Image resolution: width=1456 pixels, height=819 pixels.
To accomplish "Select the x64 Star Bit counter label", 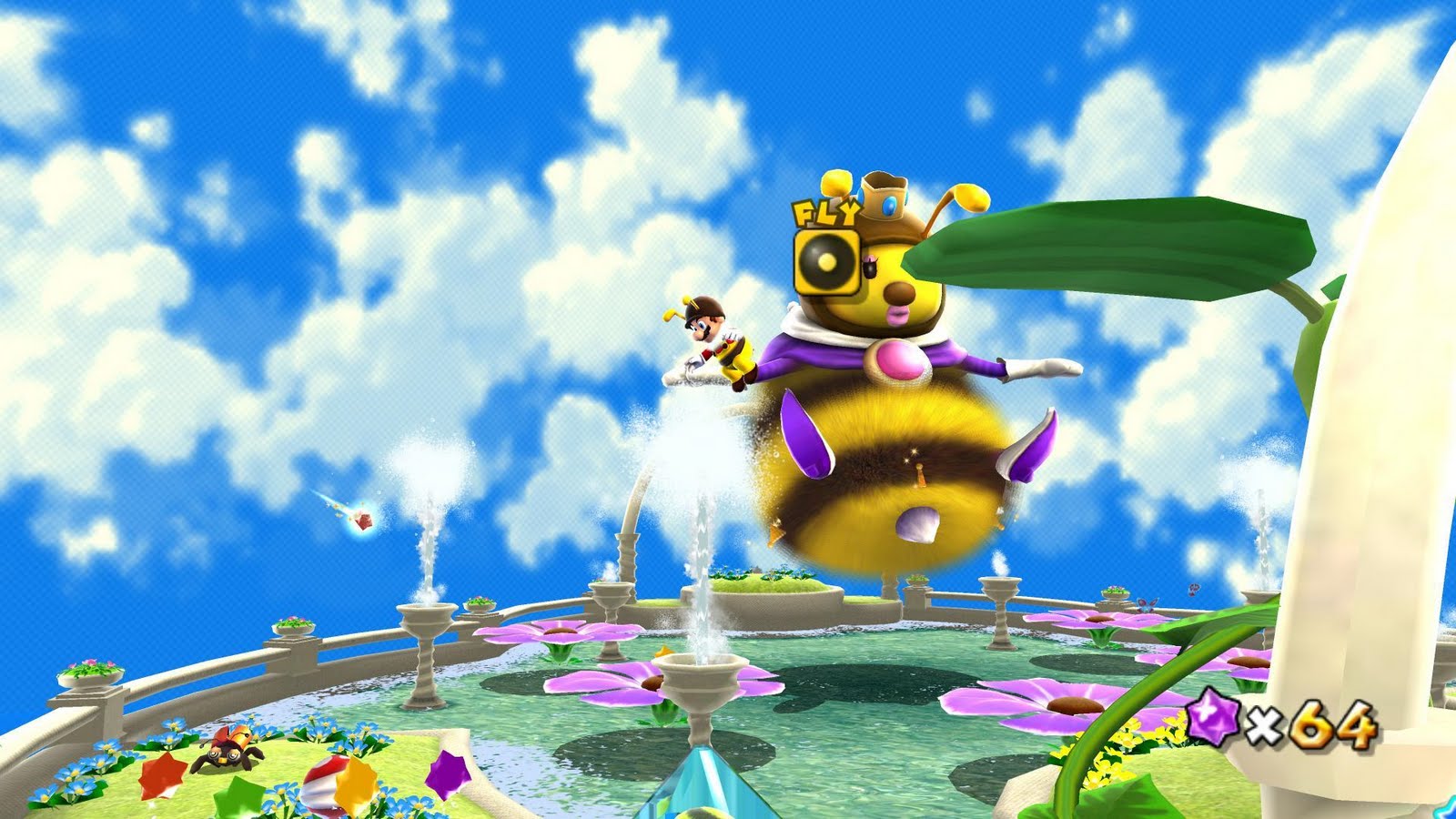I will click(x=1315, y=722).
